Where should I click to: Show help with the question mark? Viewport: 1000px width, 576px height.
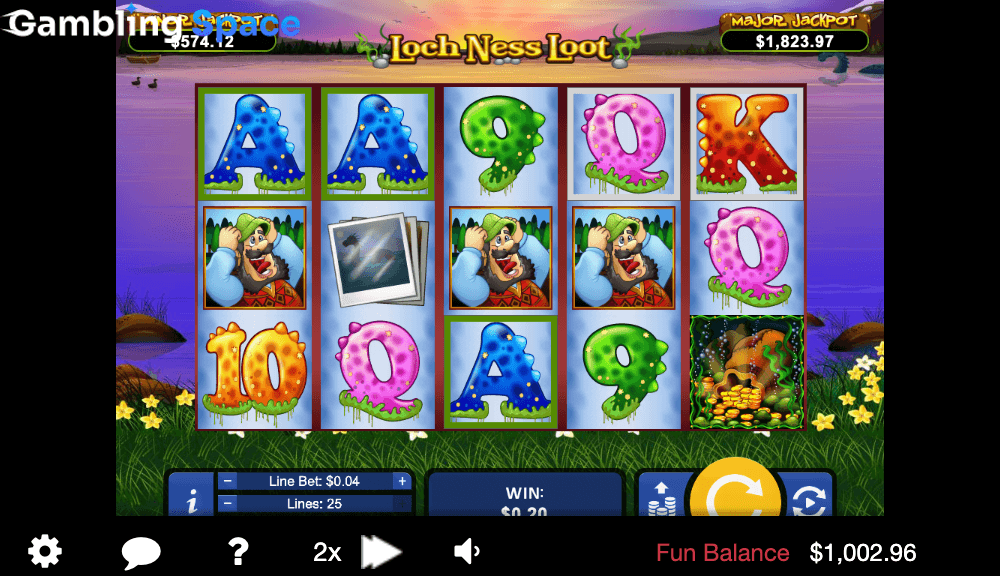237,551
